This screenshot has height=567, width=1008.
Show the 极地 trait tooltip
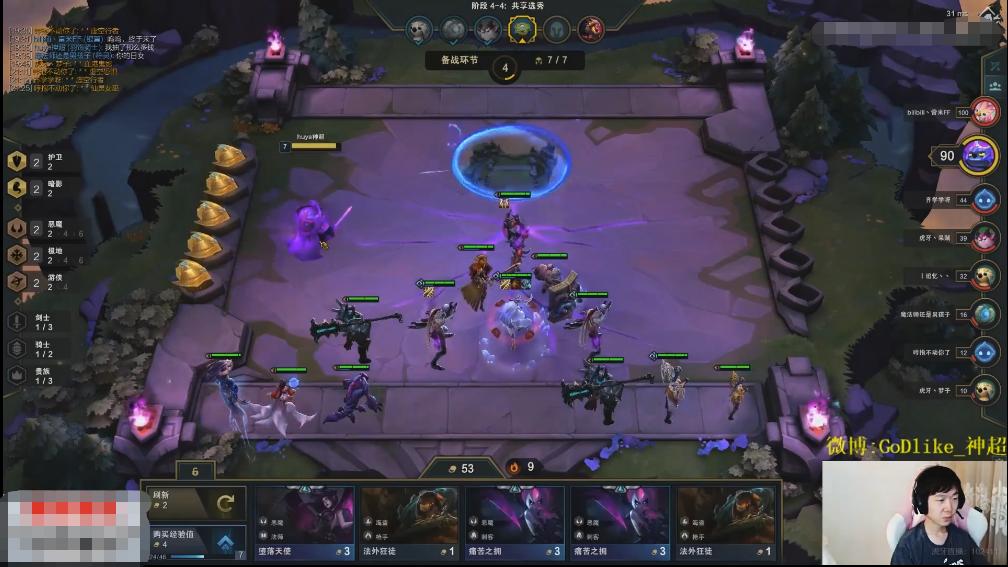tap(17, 255)
